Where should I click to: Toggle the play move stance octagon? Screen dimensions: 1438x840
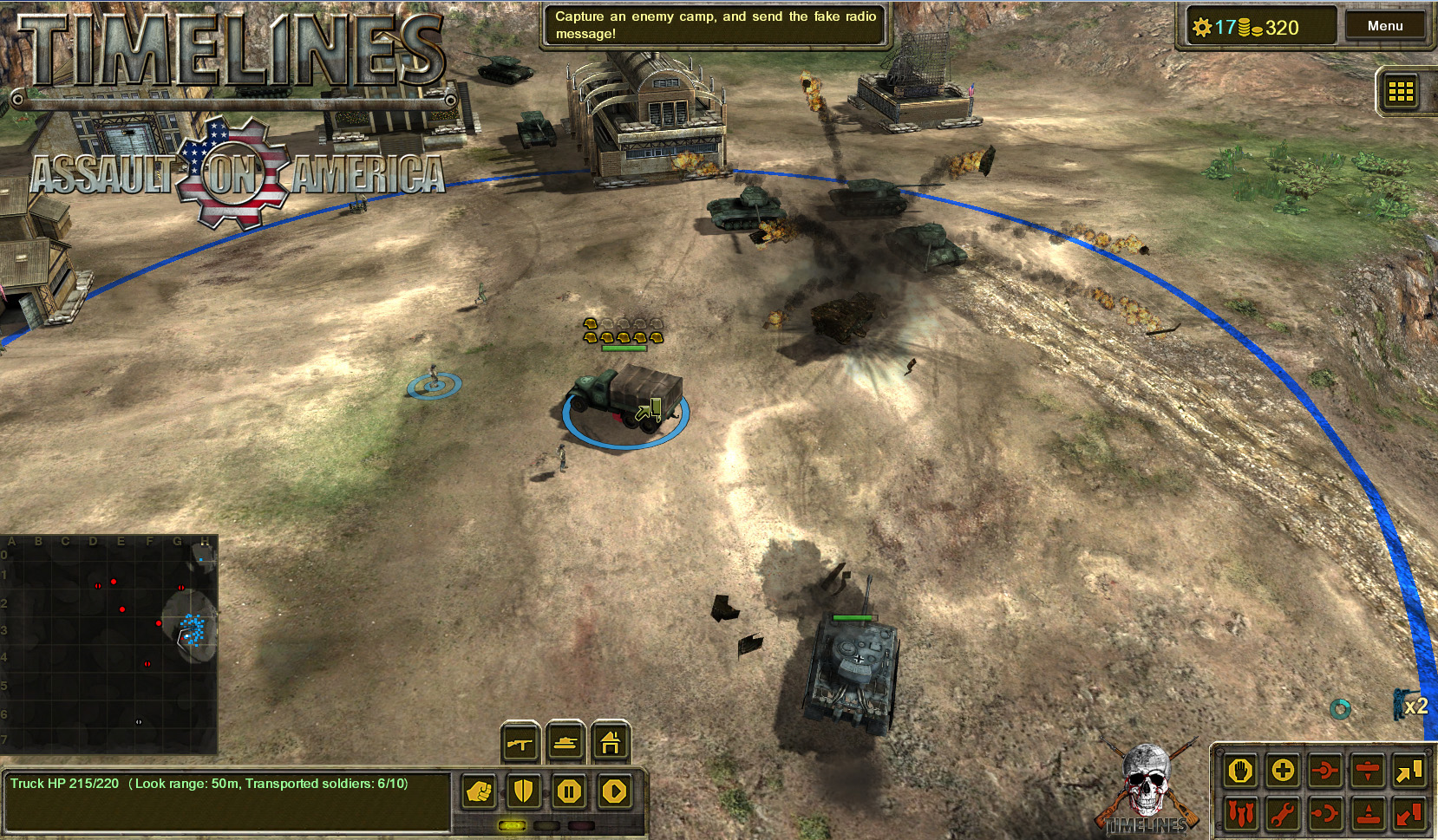614,791
